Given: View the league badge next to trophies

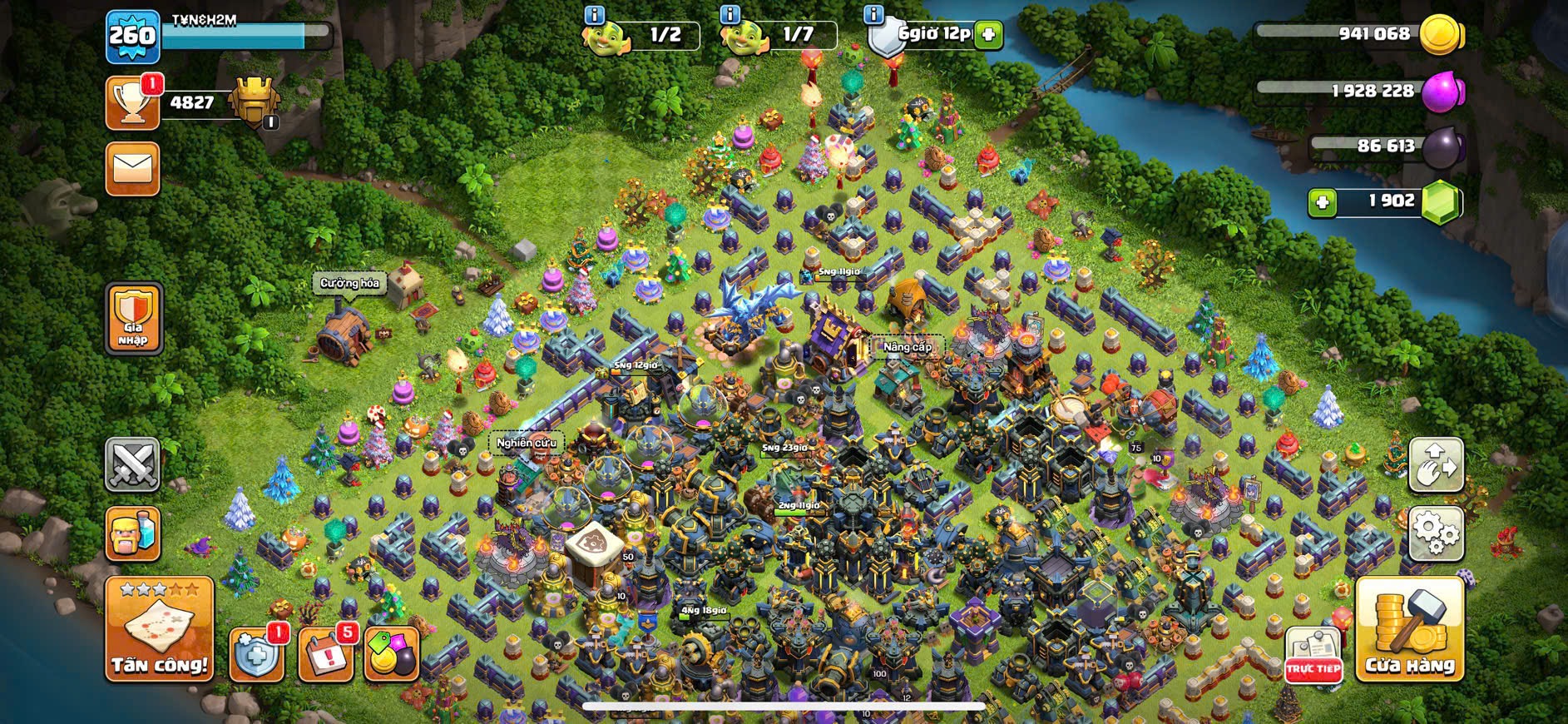Looking at the screenshot, I should coord(255,102).
